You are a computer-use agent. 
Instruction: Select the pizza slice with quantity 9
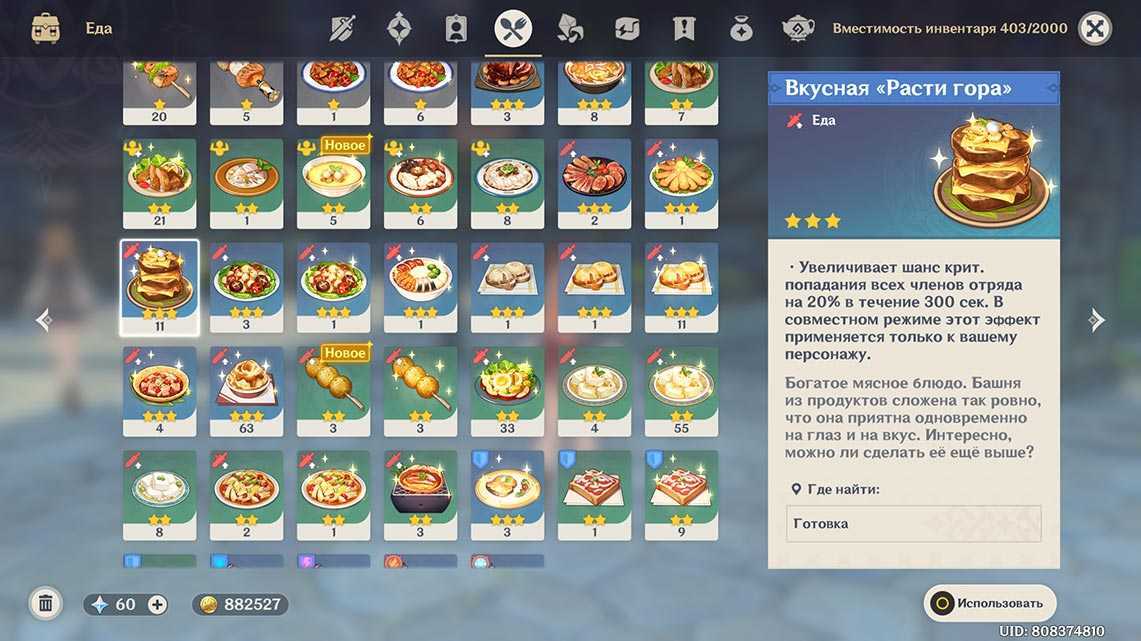coord(681,495)
